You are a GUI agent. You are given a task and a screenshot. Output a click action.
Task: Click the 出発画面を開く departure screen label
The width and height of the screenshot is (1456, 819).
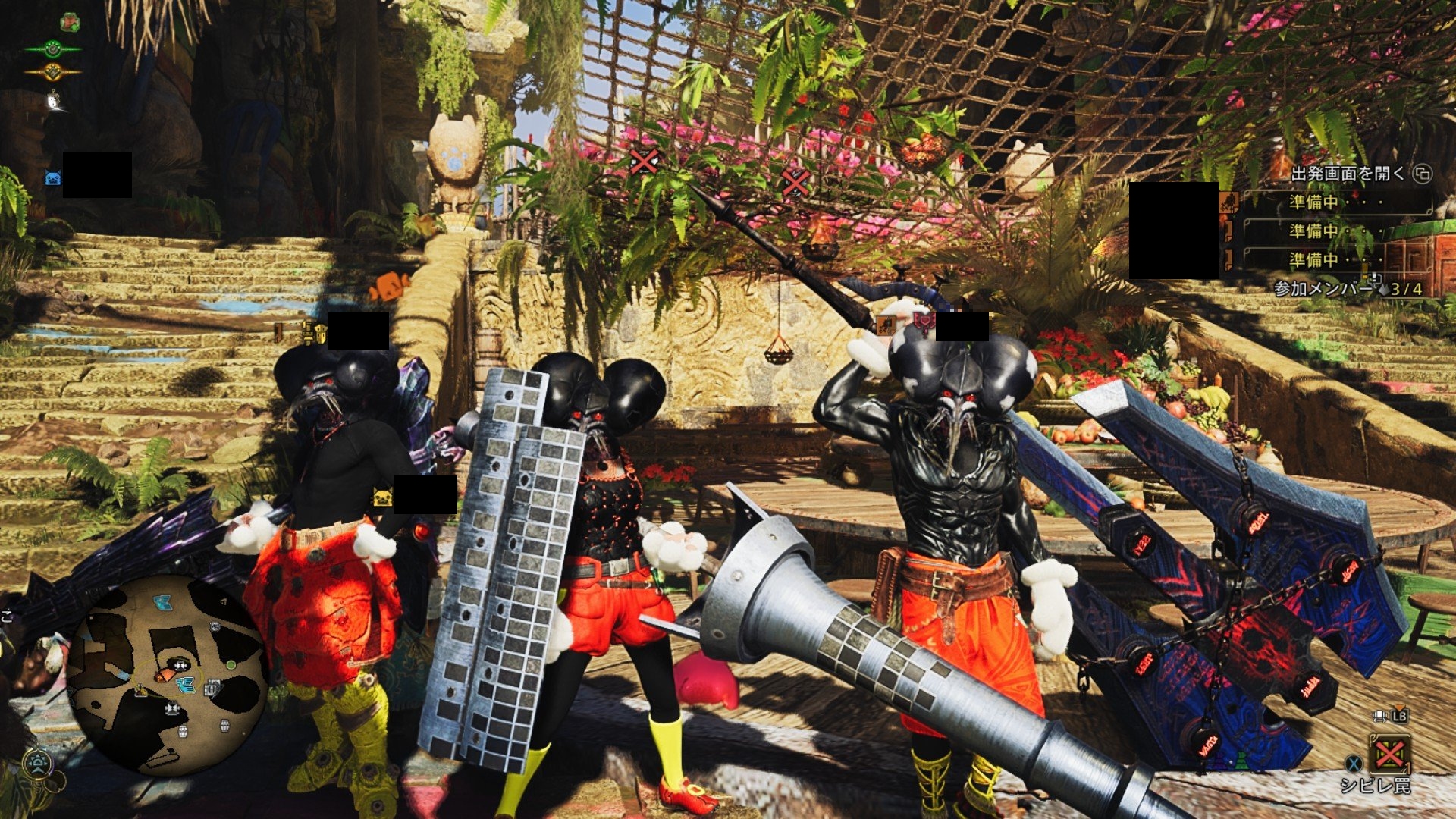pyautogui.click(x=1348, y=174)
